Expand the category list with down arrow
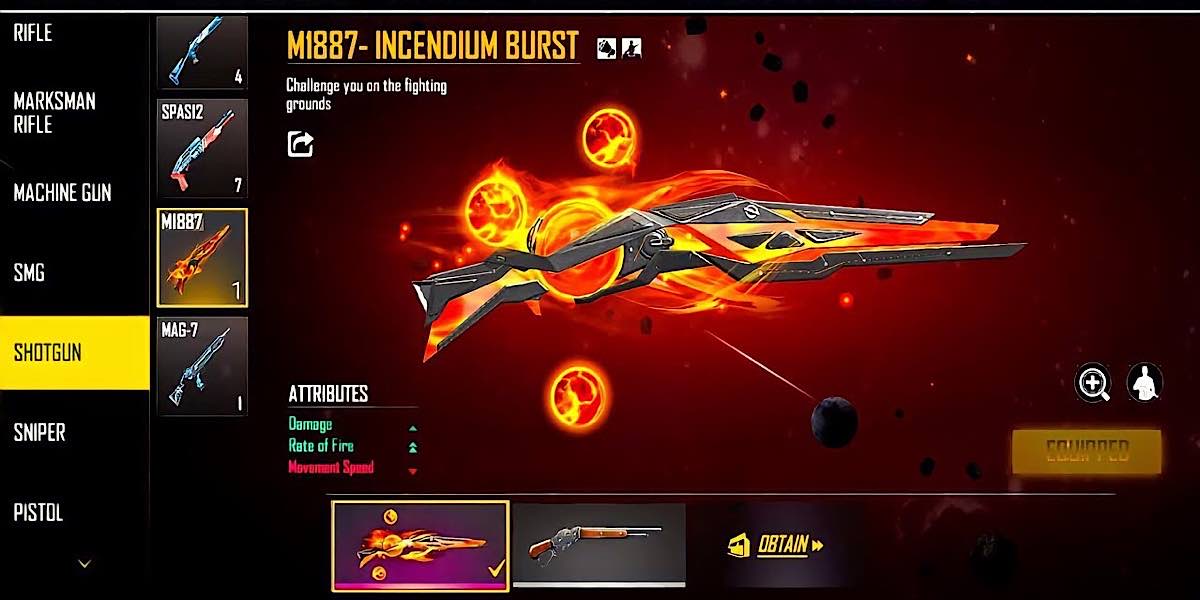The width and height of the screenshot is (1200, 600). point(84,565)
